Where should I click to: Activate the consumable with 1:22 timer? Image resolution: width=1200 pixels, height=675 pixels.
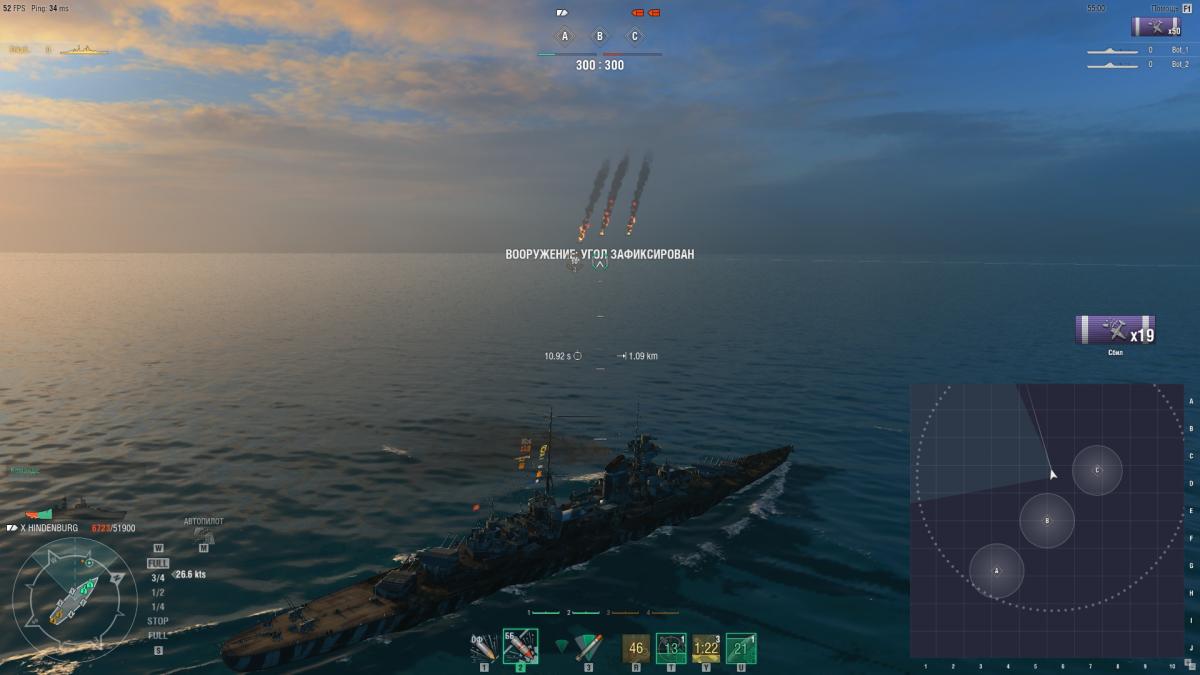[x=706, y=648]
